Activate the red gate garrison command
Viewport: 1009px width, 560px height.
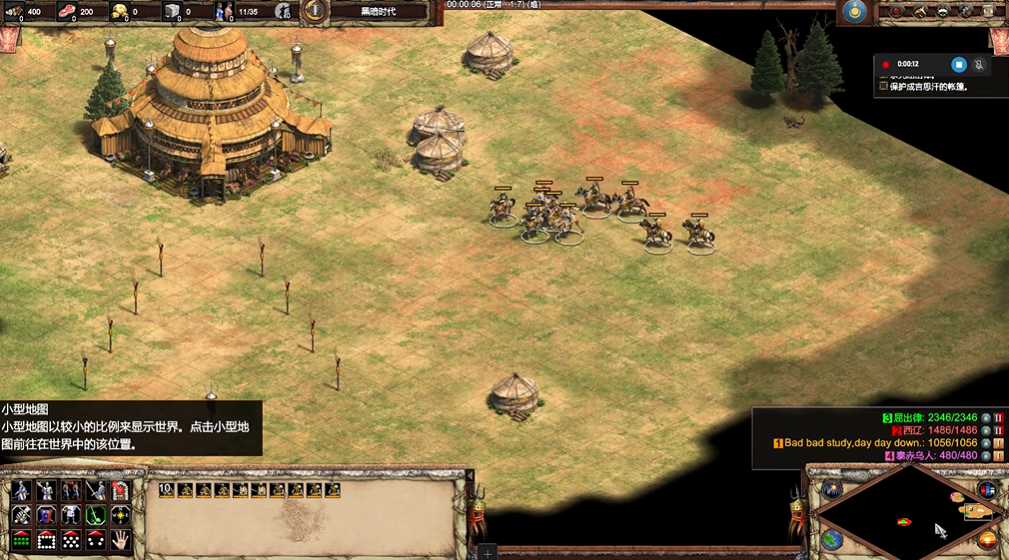coord(121,490)
